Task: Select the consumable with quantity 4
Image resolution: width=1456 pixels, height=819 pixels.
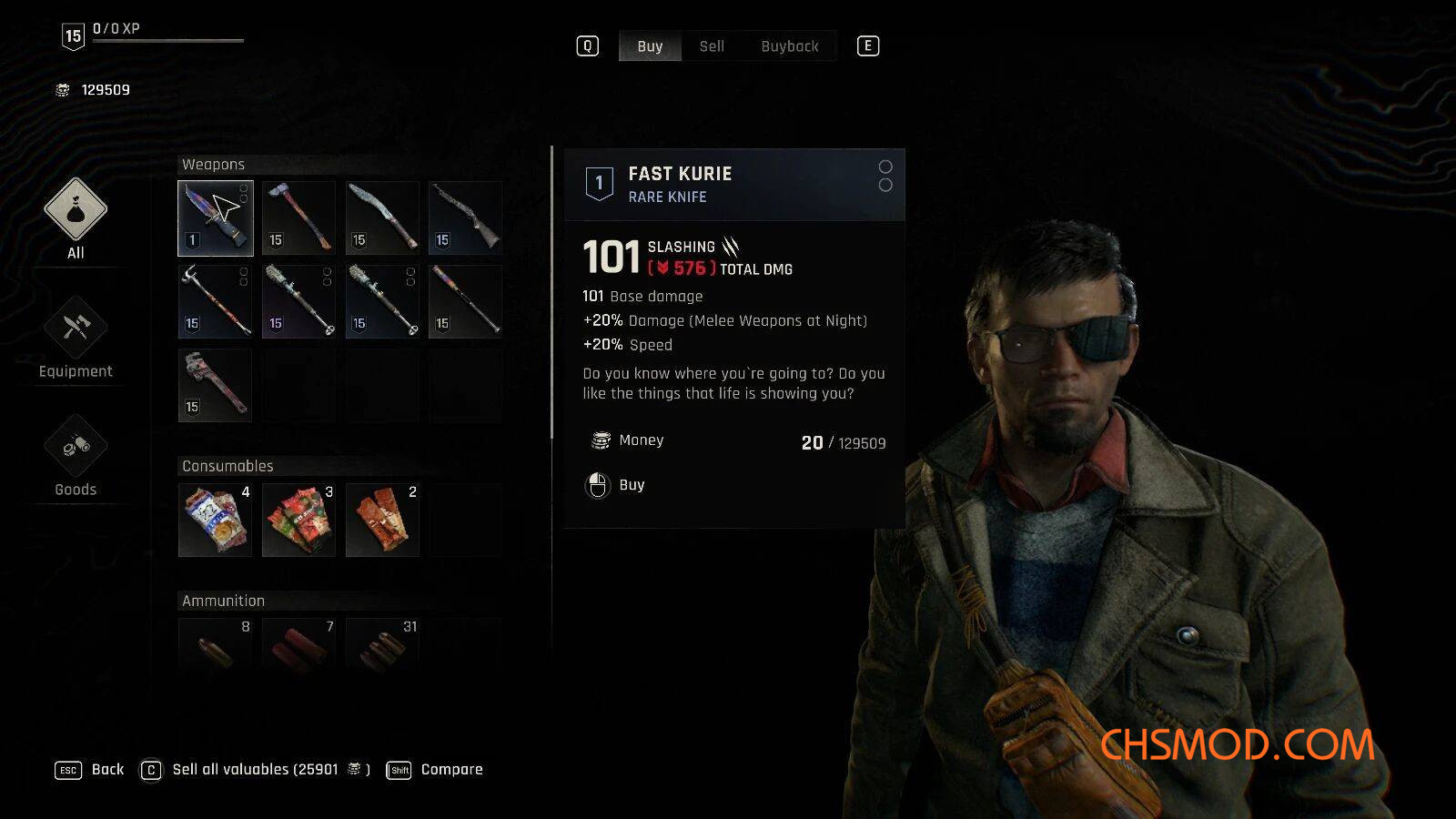Action: click(x=215, y=520)
